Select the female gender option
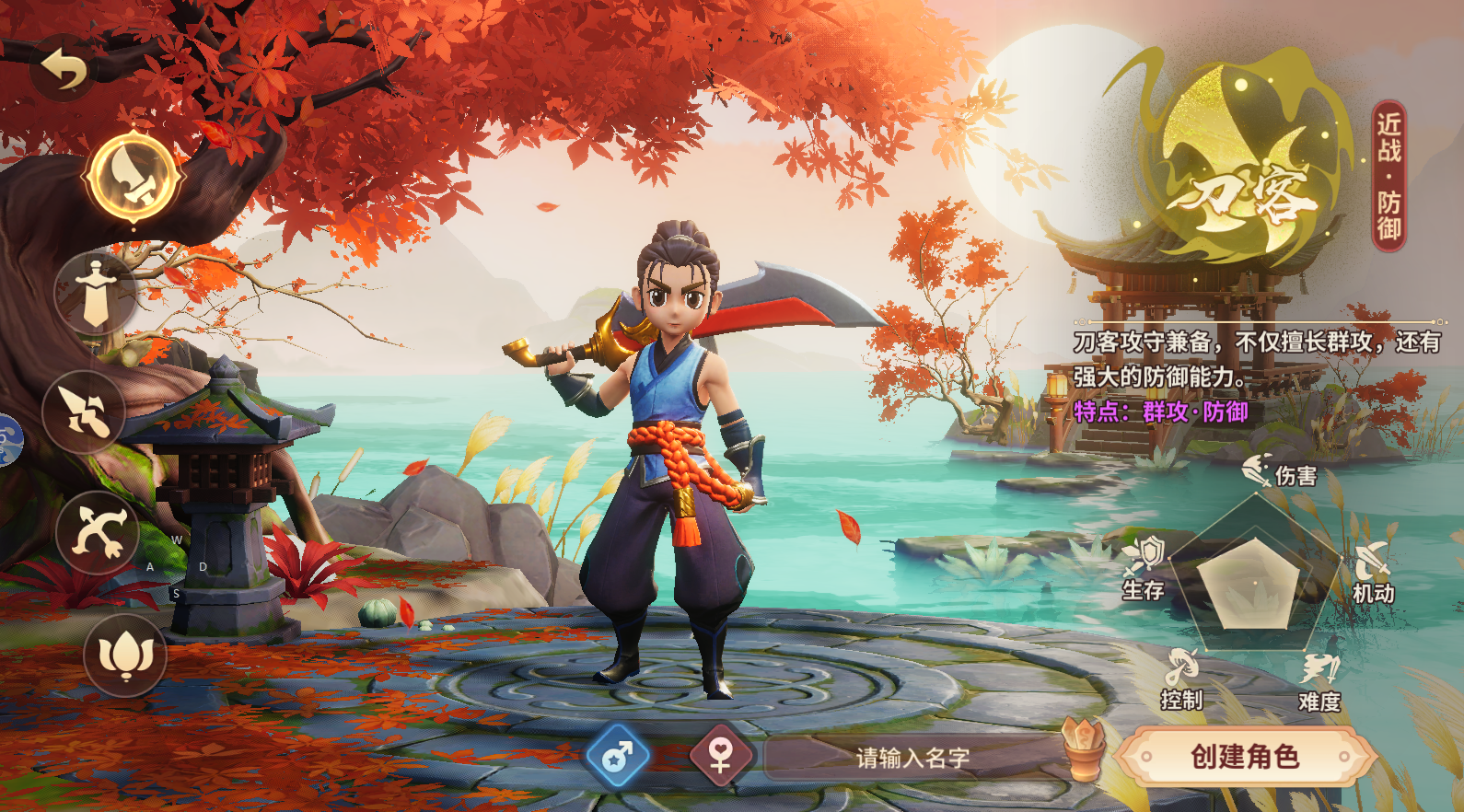The width and height of the screenshot is (1464, 812). pyautogui.click(x=721, y=757)
